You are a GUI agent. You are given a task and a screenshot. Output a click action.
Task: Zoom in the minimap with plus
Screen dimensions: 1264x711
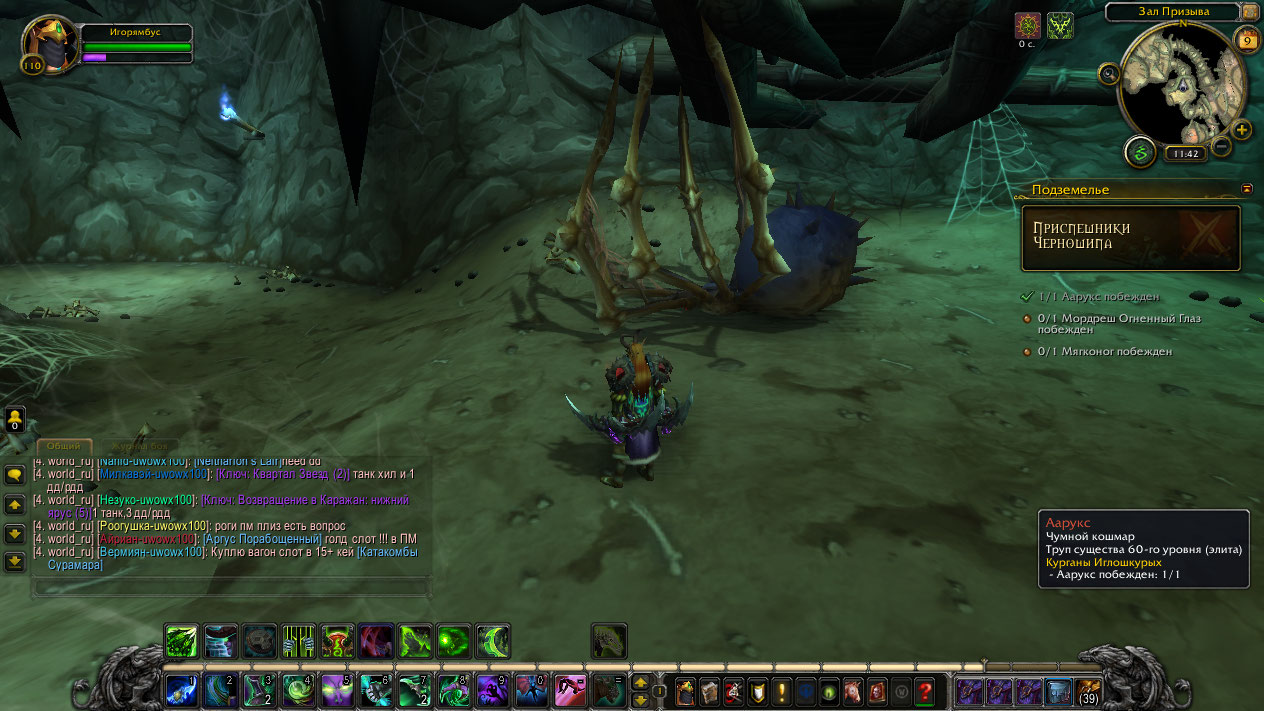[x=1241, y=130]
